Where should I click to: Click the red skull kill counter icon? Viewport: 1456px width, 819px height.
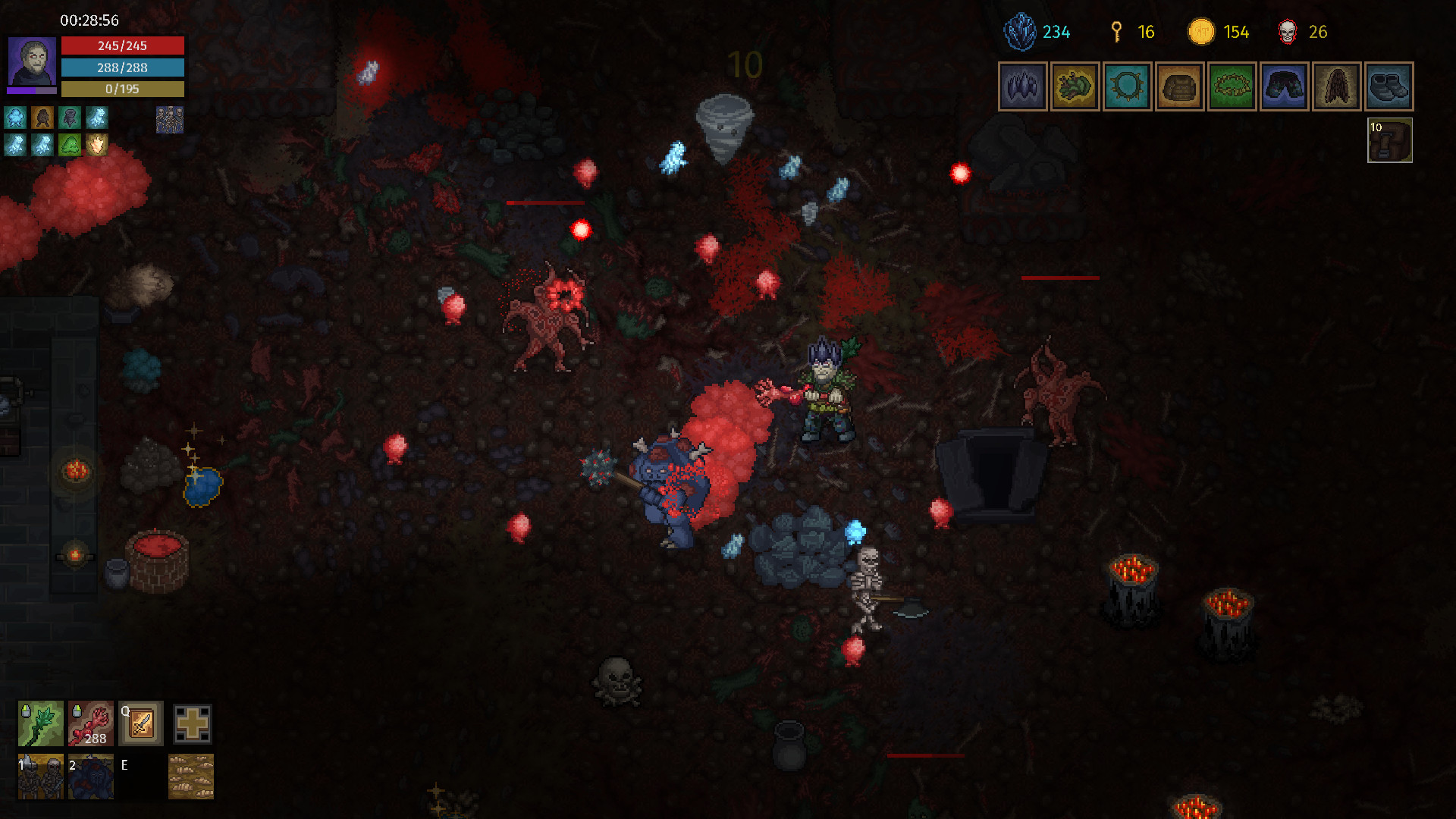coord(1288,32)
